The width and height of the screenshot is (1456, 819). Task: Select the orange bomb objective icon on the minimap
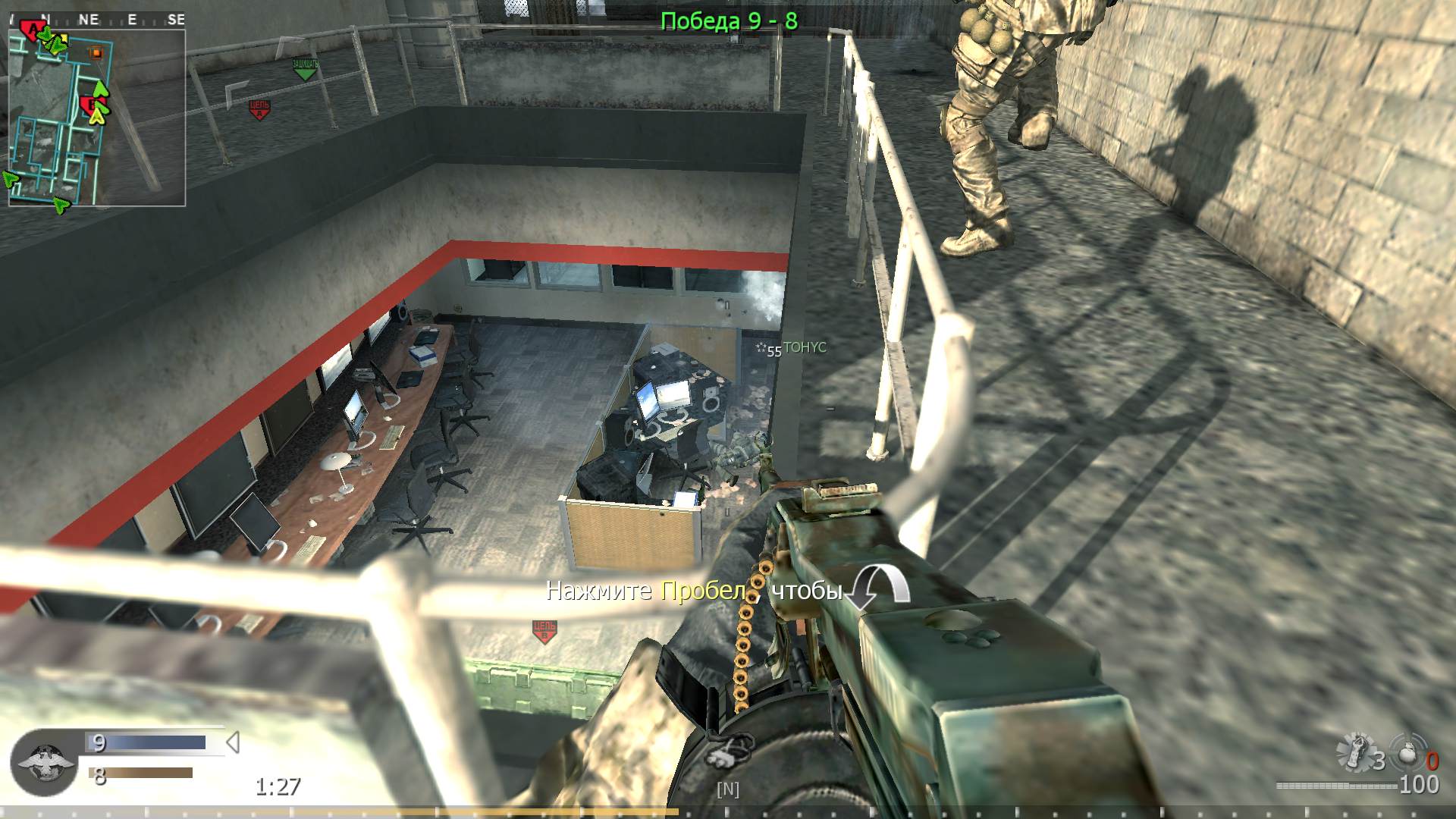point(97,53)
